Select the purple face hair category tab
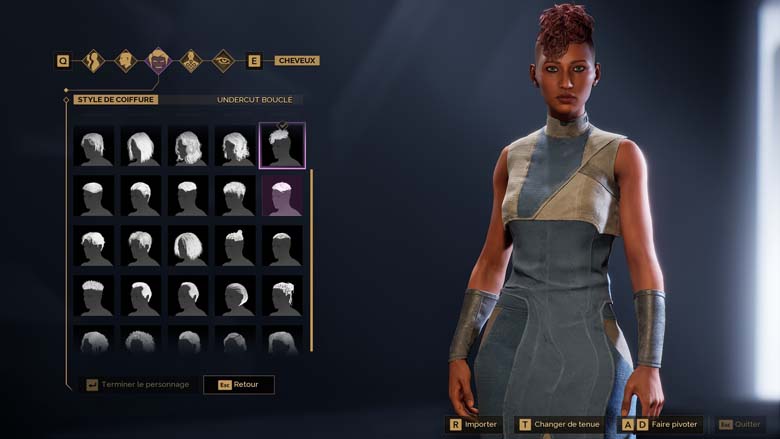 pos(159,61)
